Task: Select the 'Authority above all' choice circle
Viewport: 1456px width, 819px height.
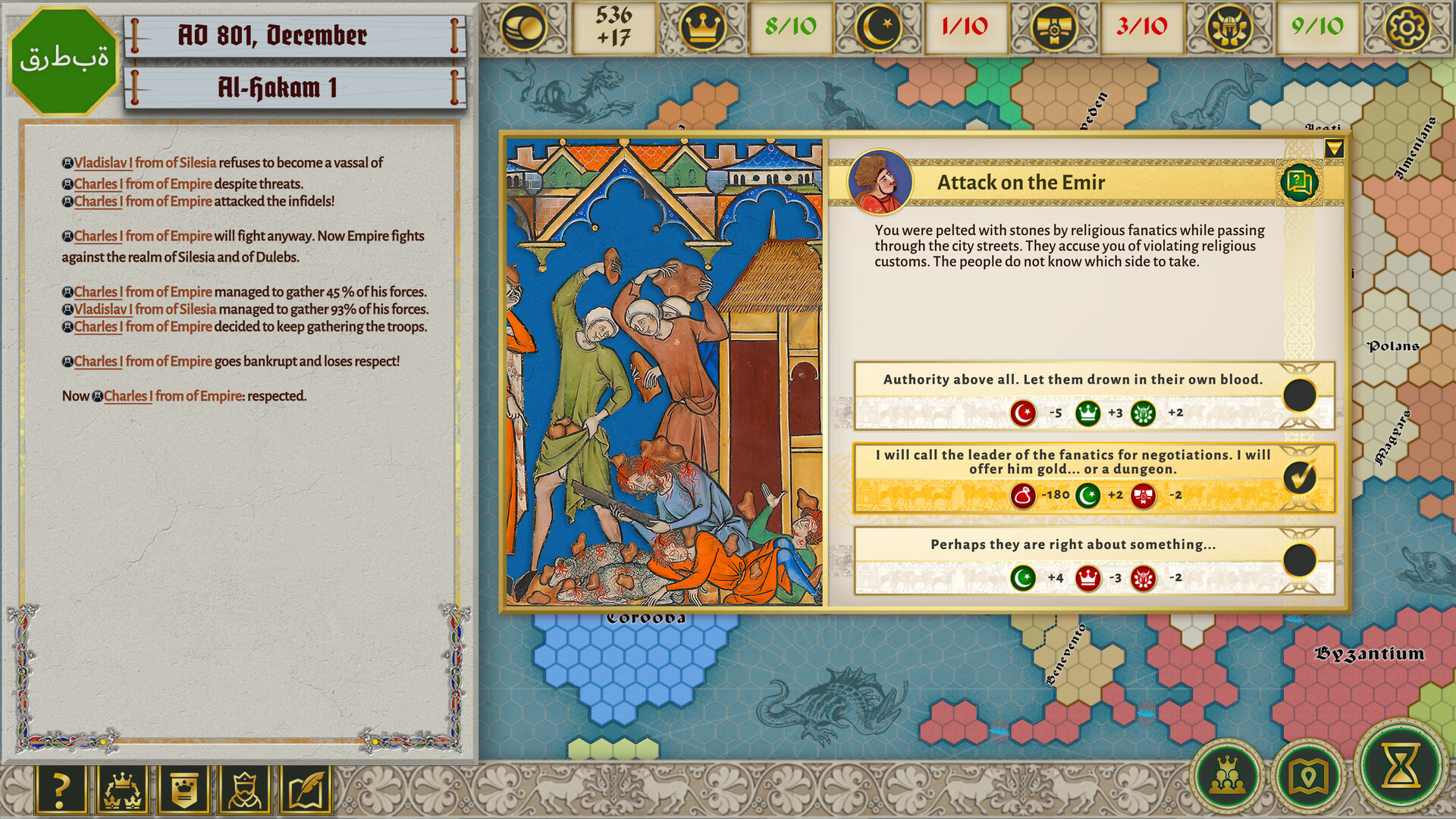Action: coord(1301,394)
